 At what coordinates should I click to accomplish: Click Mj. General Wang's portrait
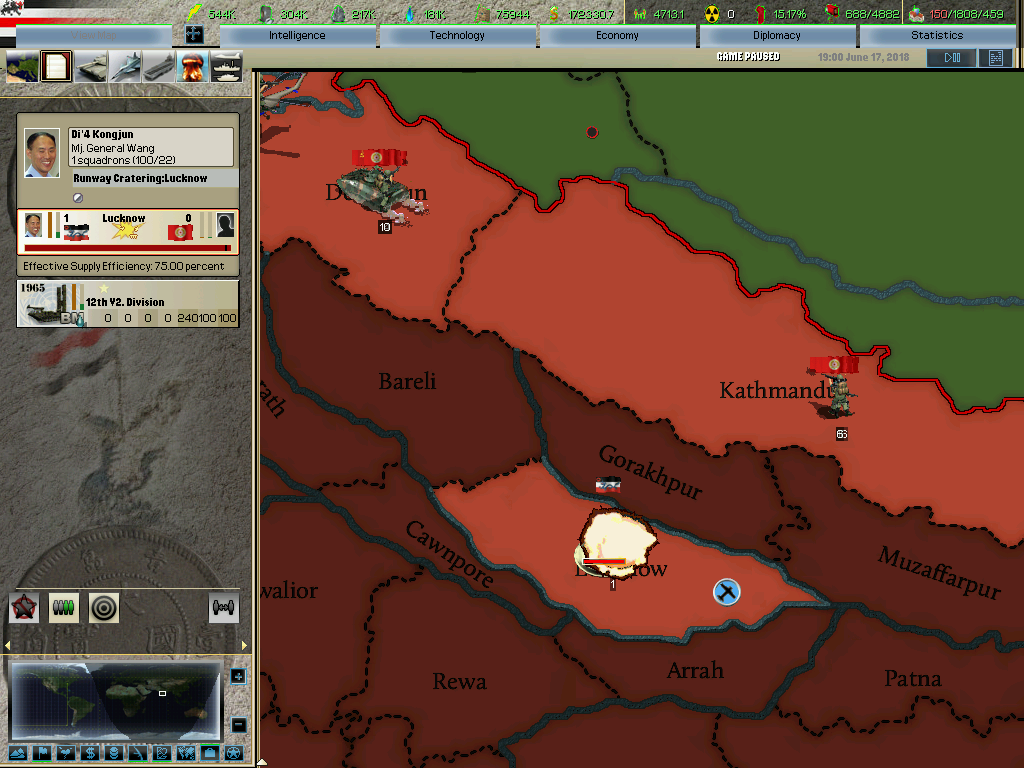[42, 153]
